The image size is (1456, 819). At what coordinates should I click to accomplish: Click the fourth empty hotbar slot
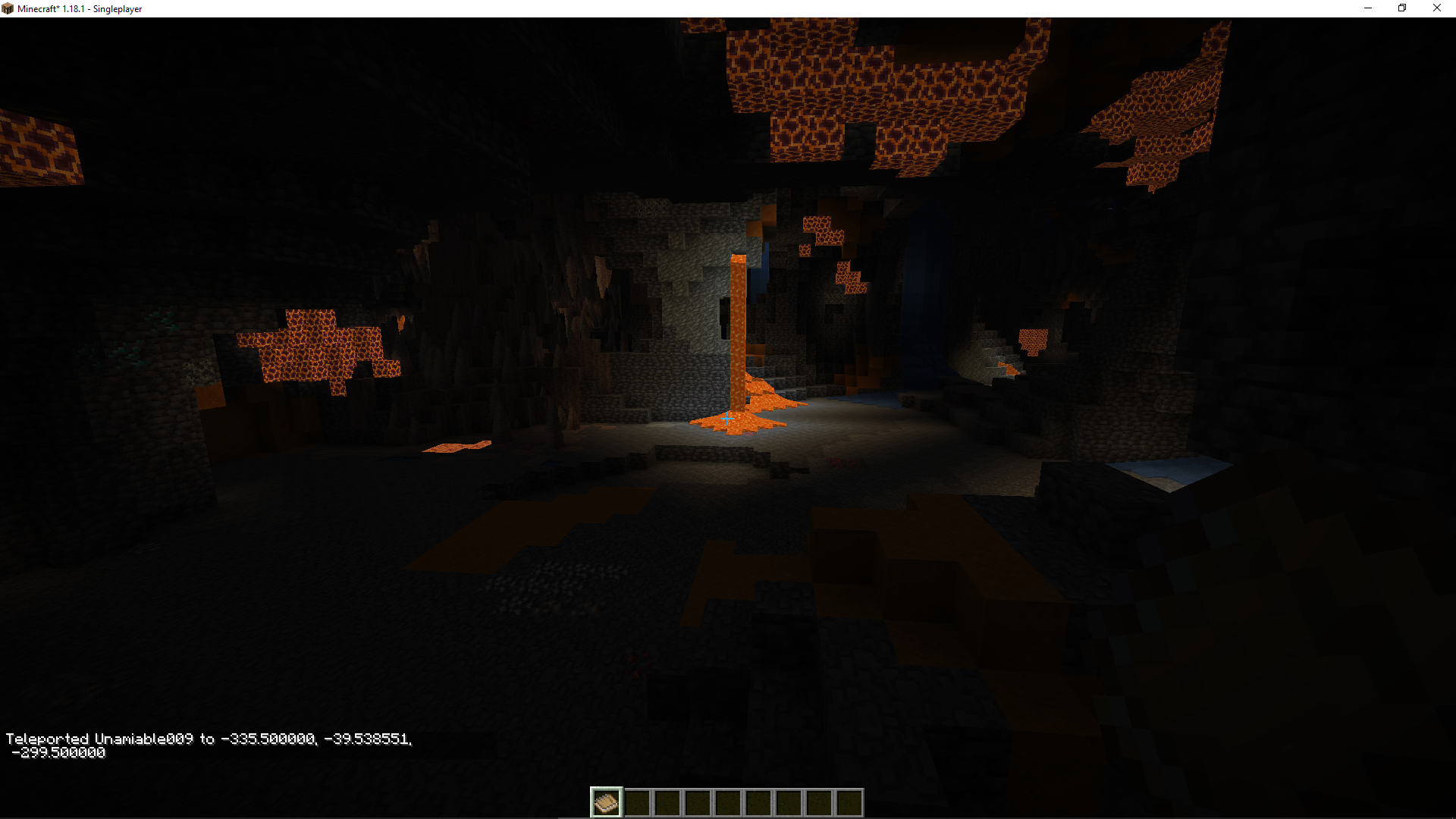point(698,802)
